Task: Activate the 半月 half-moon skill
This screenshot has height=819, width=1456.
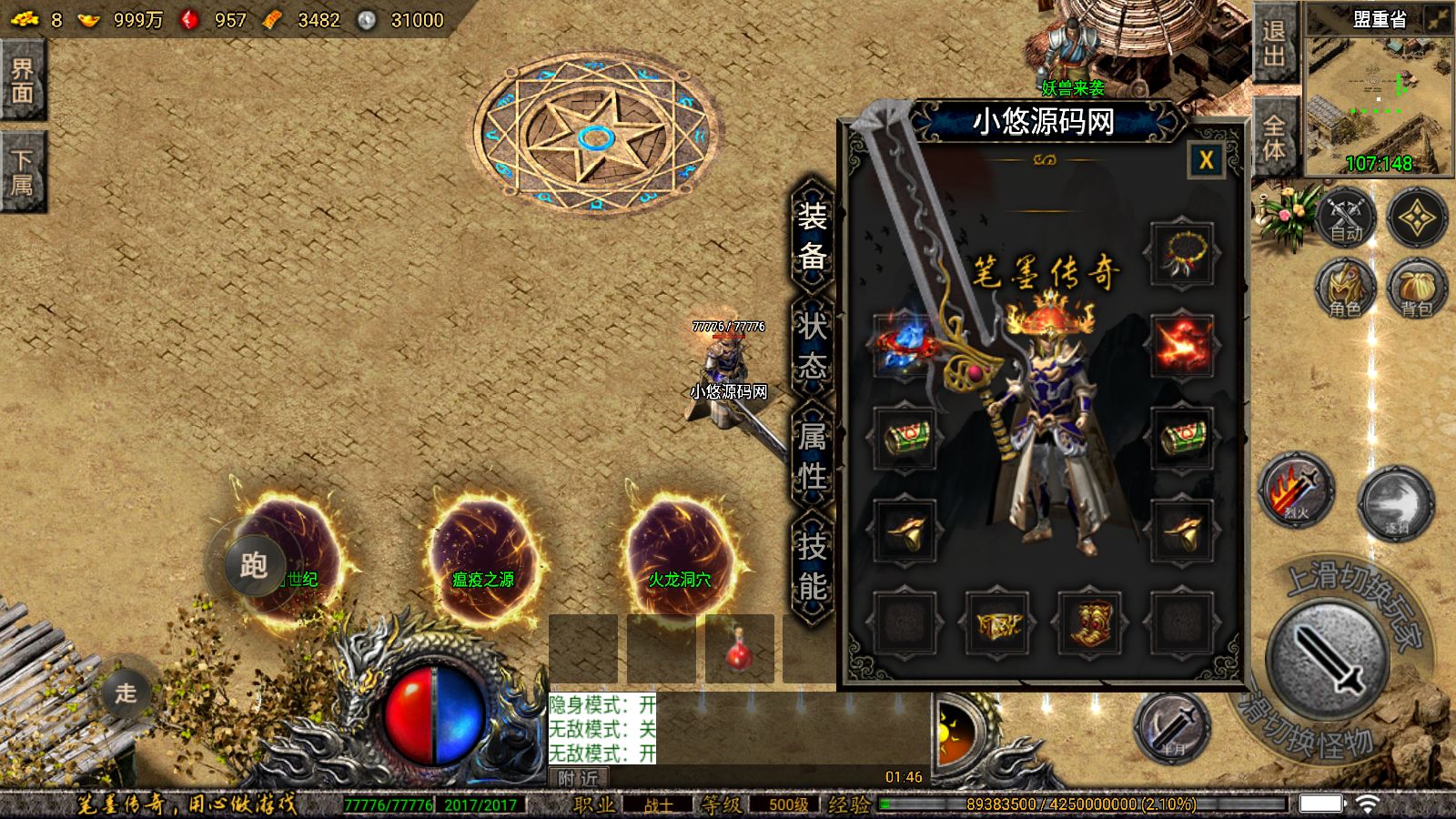Action: coord(1172,729)
